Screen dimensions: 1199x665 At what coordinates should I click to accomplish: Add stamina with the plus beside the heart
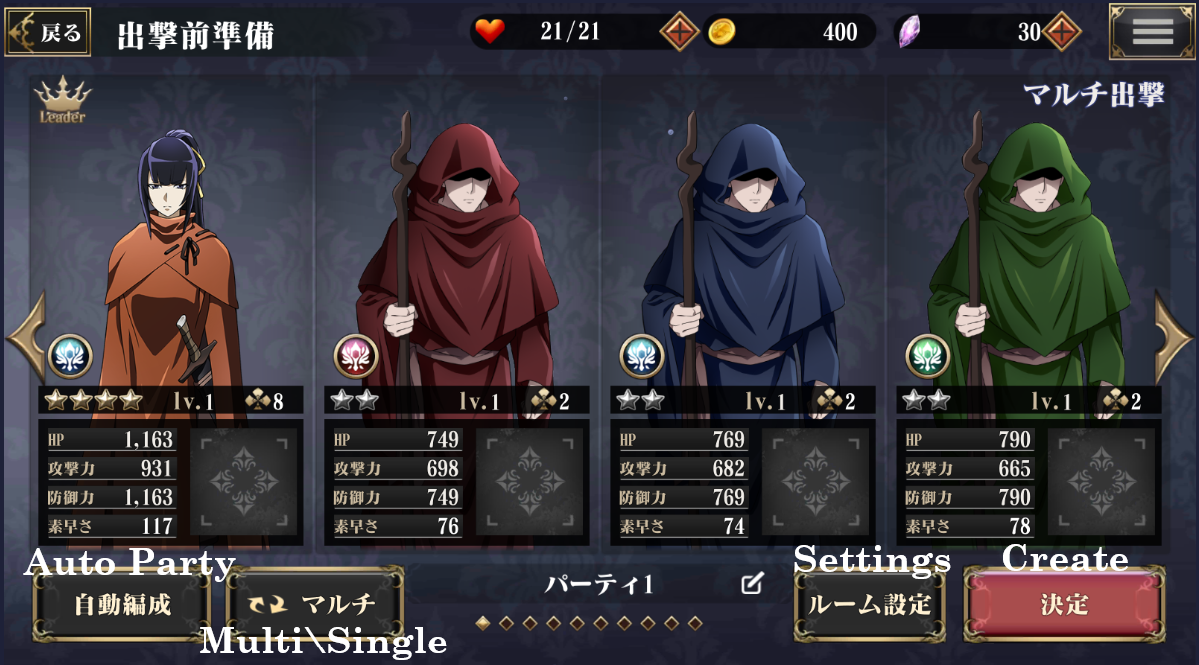tap(679, 32)
